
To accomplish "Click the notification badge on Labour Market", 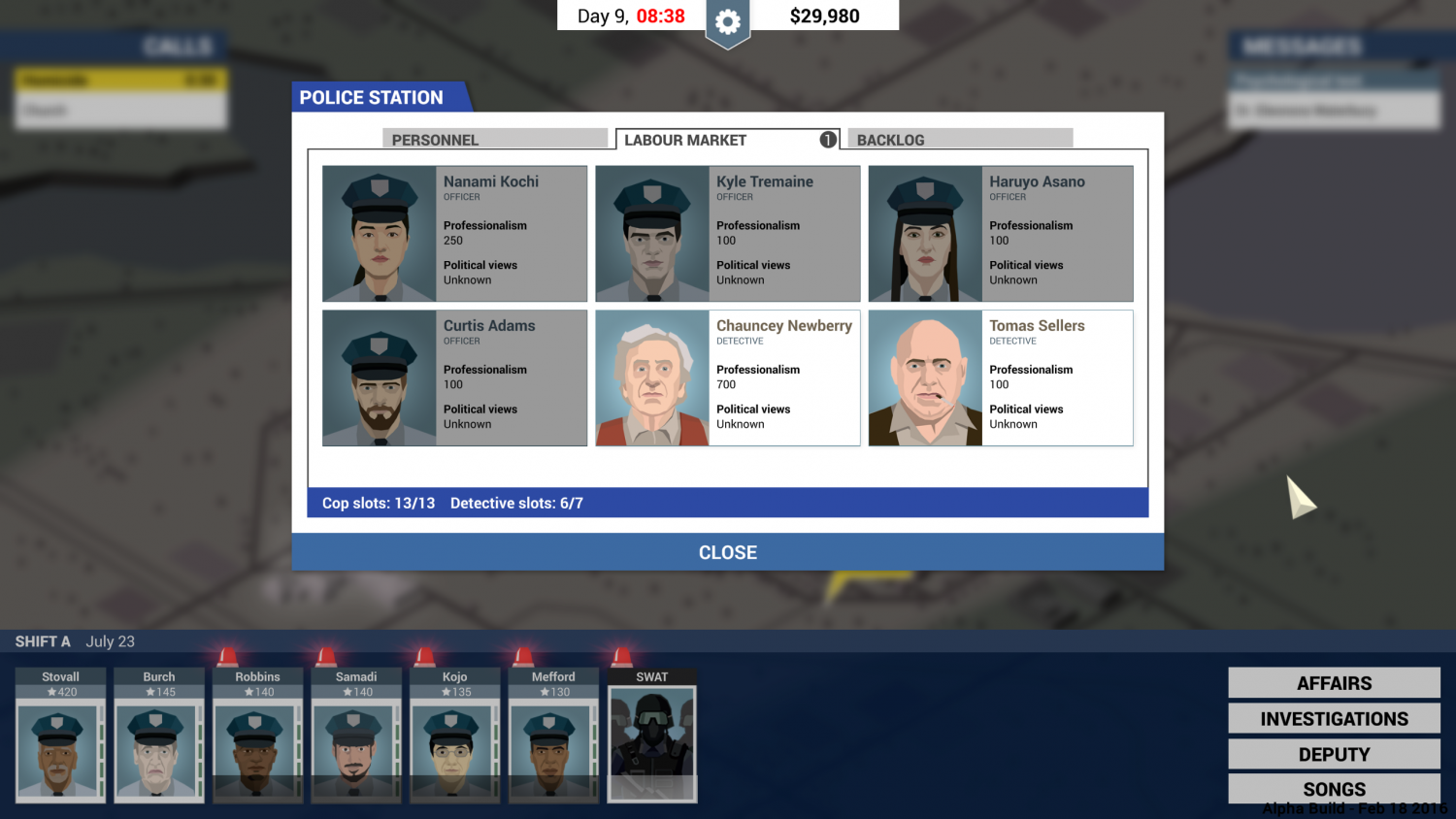I will click(x=828, y=139).
